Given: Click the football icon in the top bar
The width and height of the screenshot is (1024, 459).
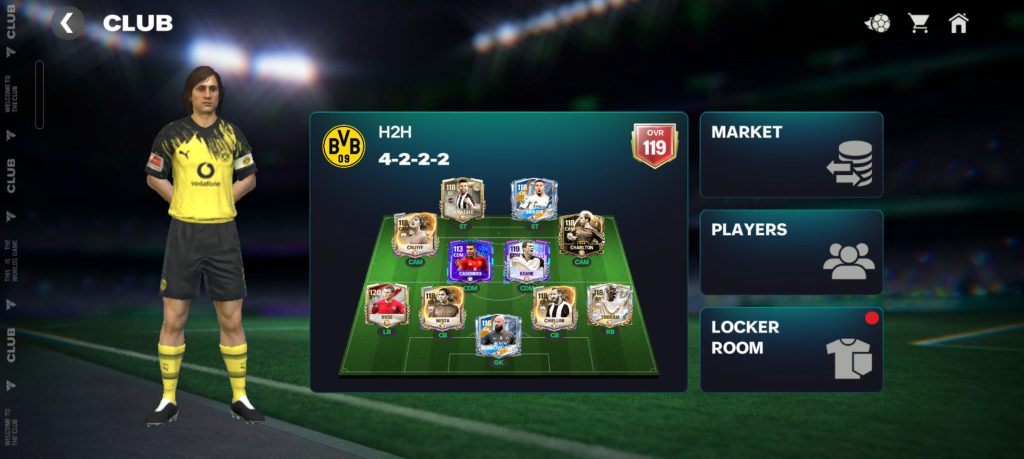Looking at the screenshot, I should [877, 23].
